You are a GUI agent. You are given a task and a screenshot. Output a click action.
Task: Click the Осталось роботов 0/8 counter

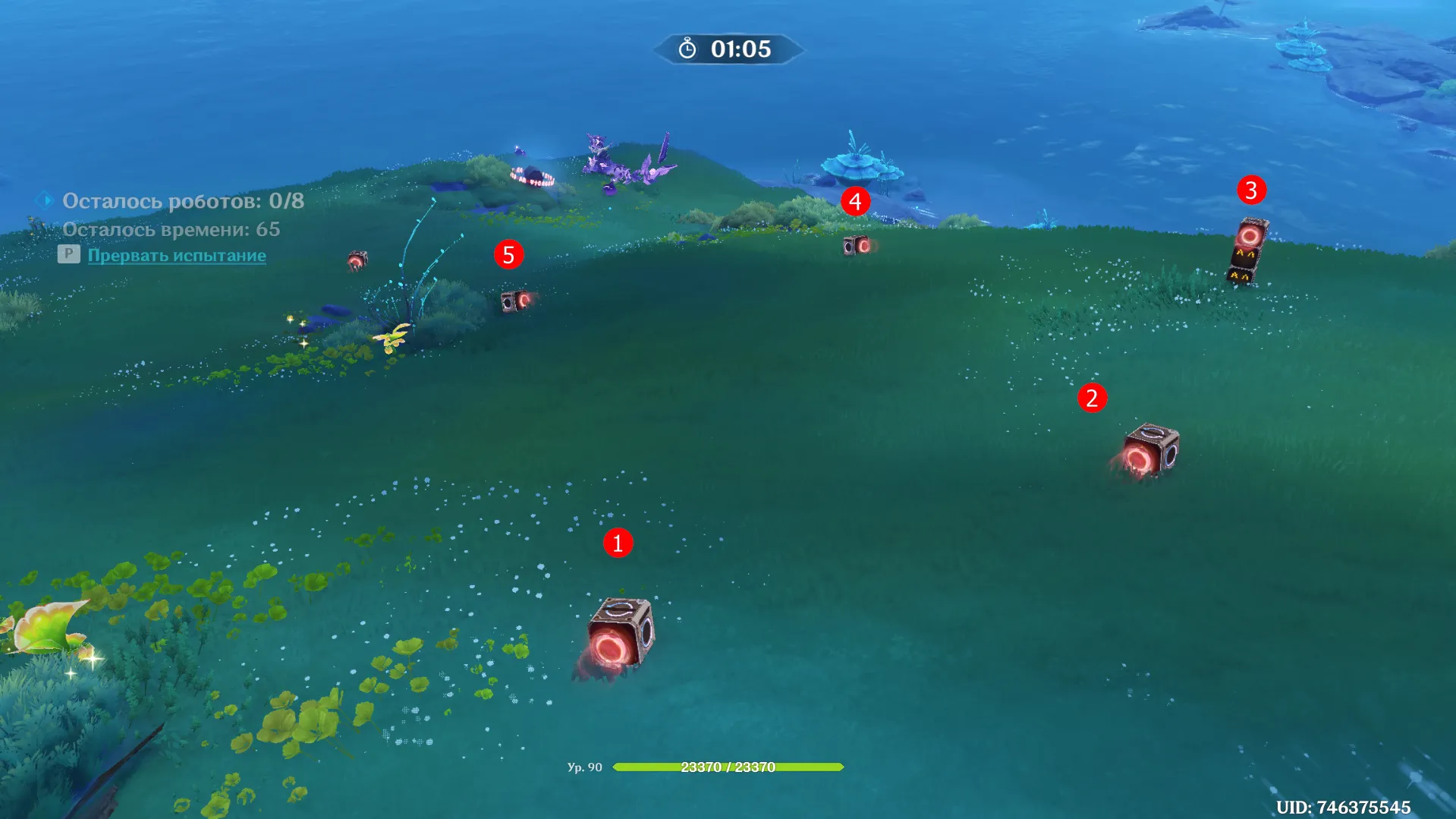184,200
